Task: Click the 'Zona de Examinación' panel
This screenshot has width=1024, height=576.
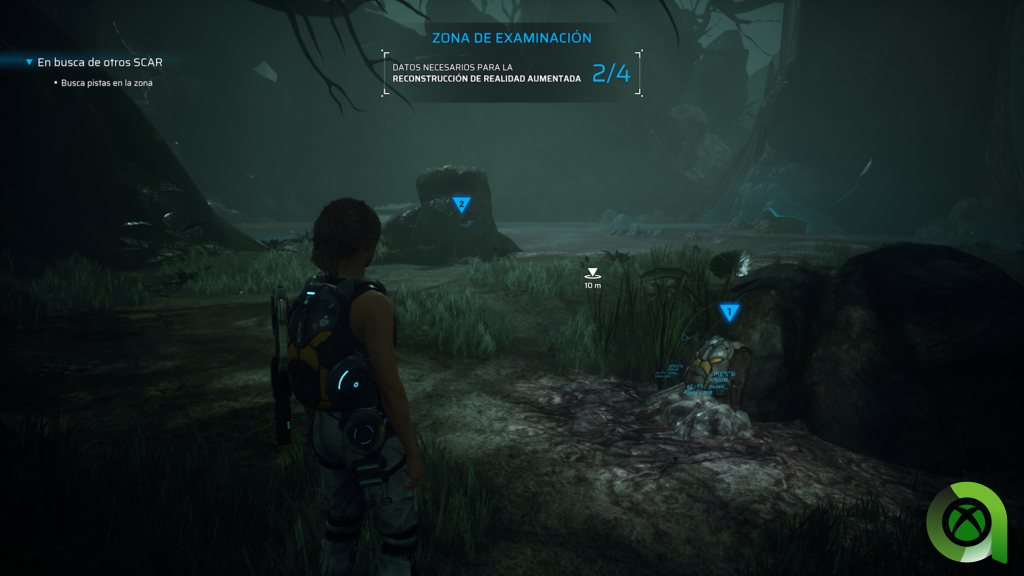Action: point(511,62)
